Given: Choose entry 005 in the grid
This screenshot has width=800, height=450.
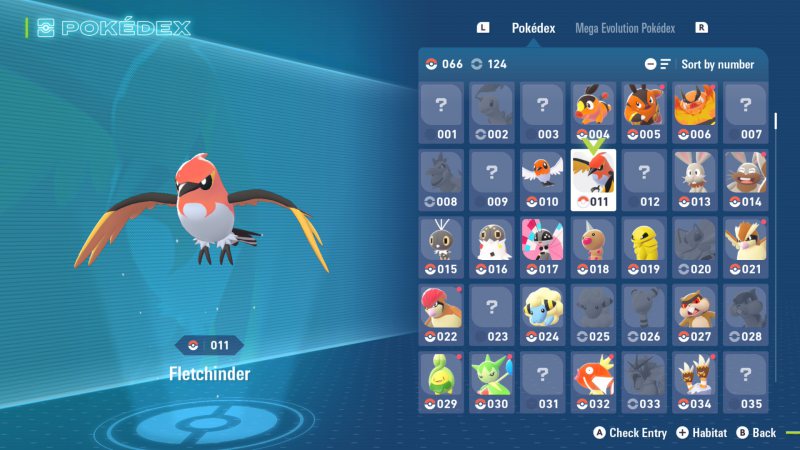Looking at the screenshot, I should [x=644, y=111].
